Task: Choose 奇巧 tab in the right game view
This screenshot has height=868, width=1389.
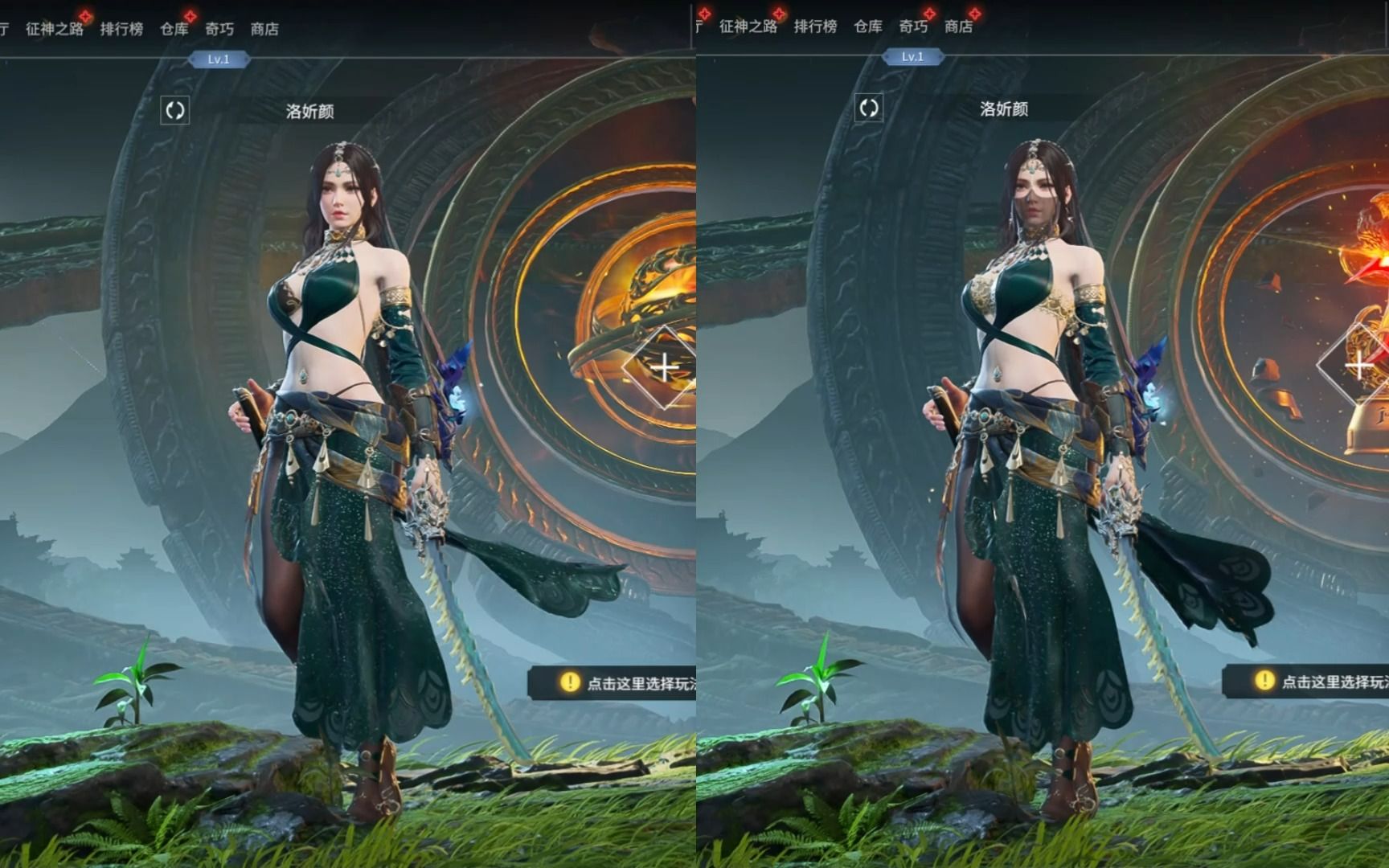Action: point(913,27)
